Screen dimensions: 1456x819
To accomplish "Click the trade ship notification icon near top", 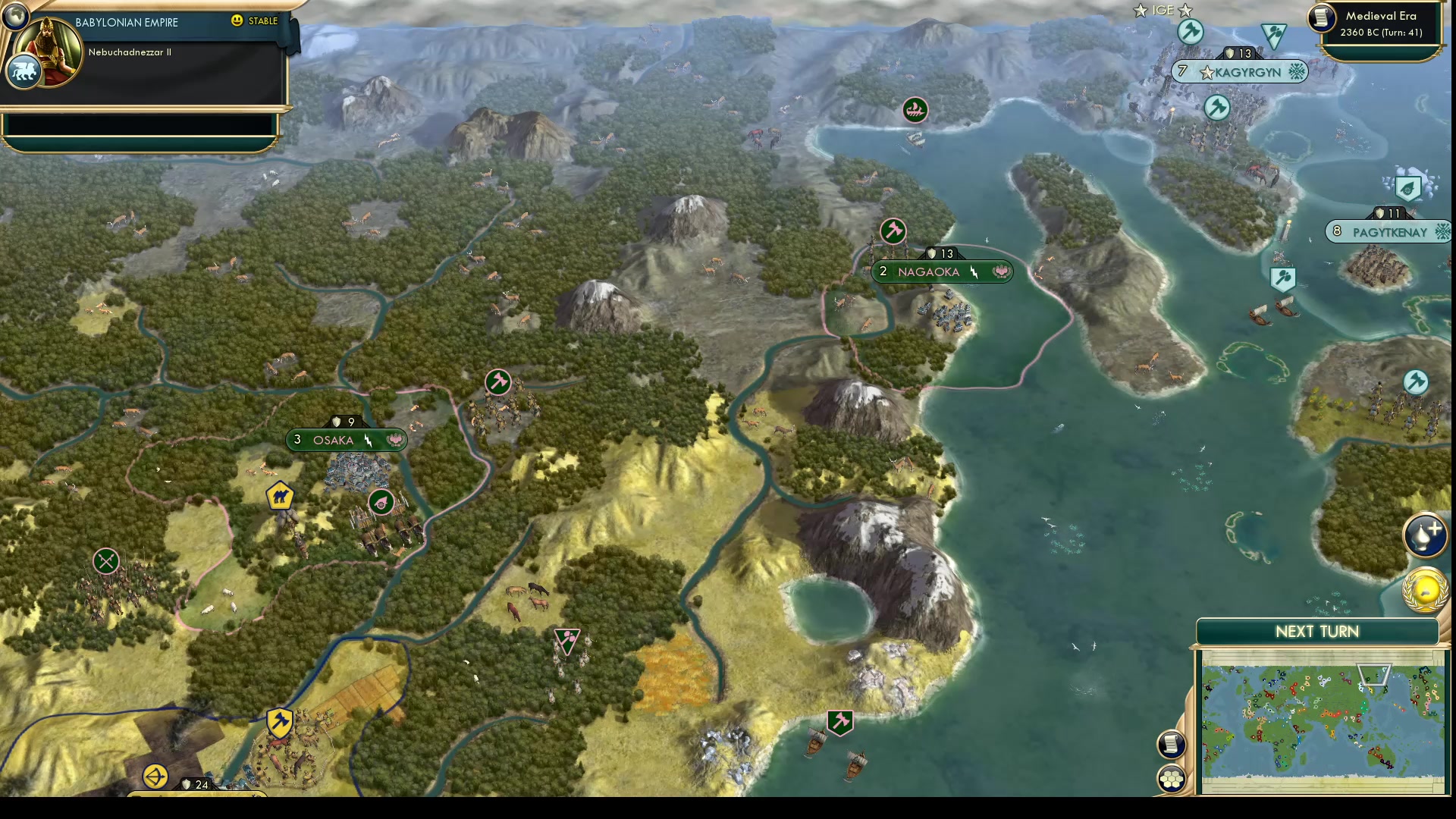I will pos(914,110).
